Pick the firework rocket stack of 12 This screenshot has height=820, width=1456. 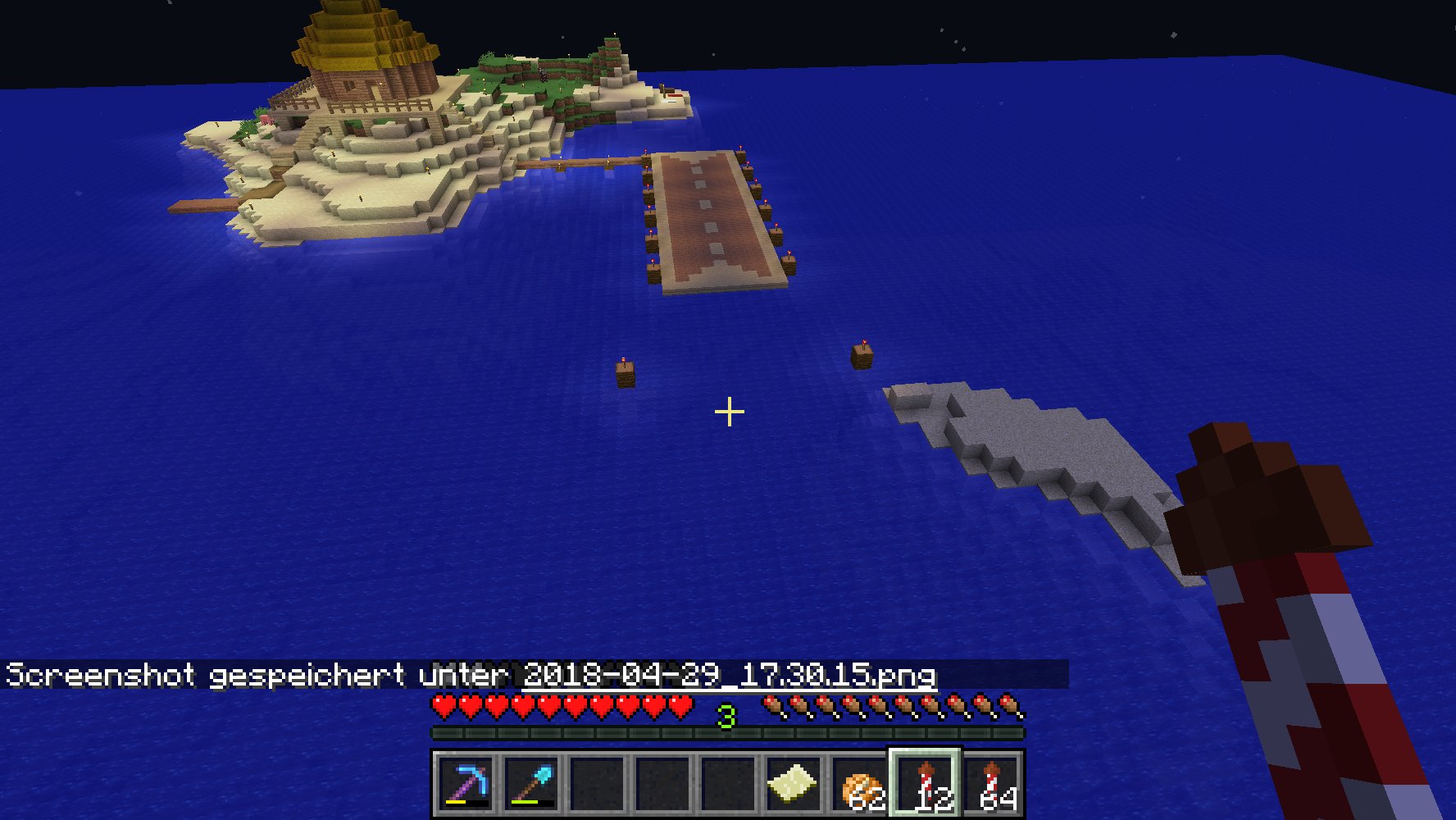pyautogui.click(x=926, y=784)
